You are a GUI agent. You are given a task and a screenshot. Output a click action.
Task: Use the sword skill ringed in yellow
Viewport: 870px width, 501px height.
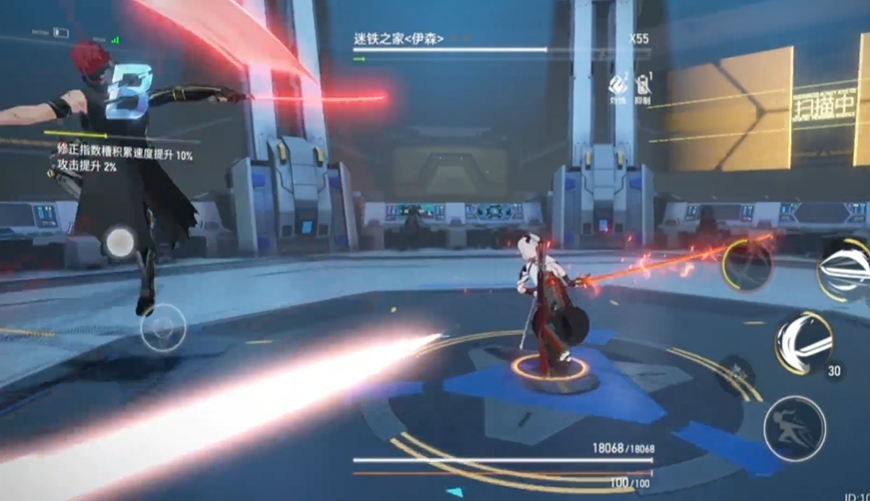pos(747,264)
